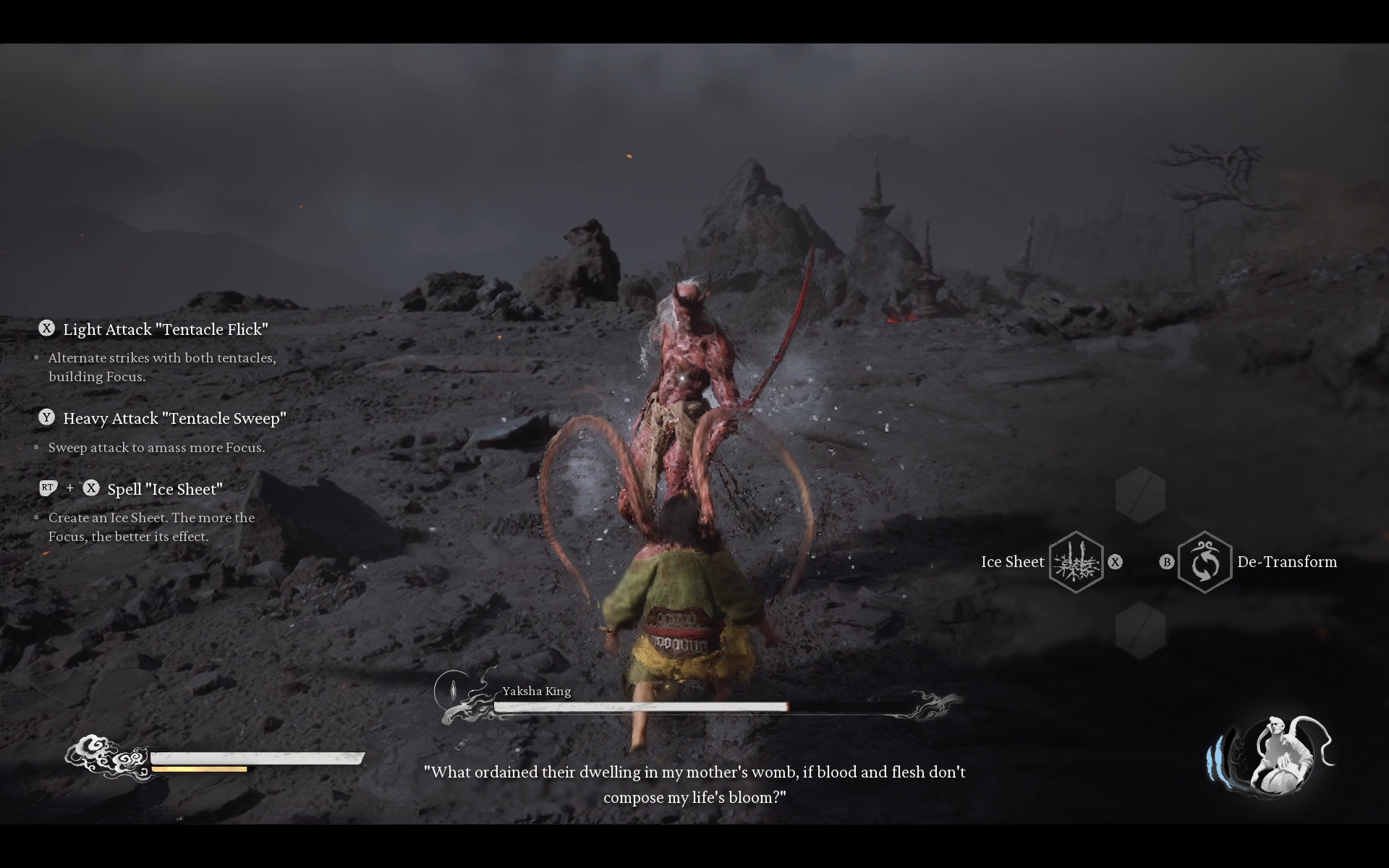The height and width of the screenshot is (868, 1389).
Task: Select the Light Attack Tentacle Flick heading
Action: (166, 328)
